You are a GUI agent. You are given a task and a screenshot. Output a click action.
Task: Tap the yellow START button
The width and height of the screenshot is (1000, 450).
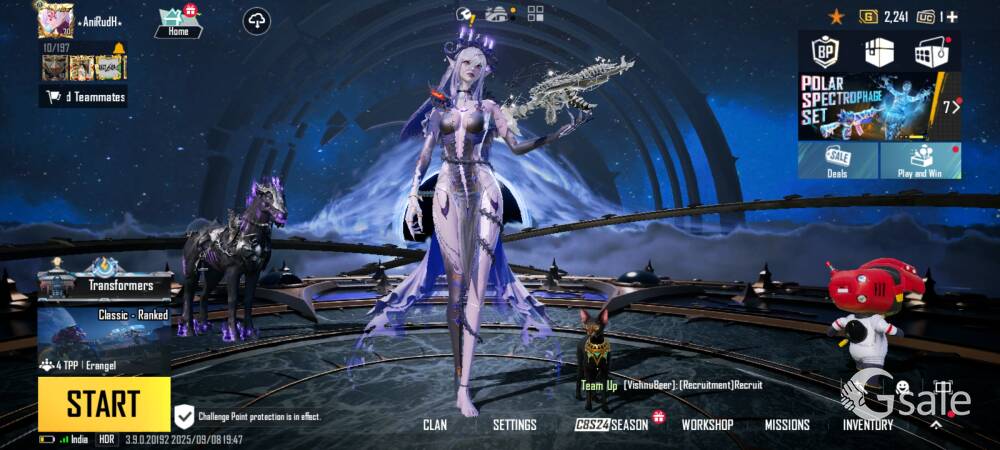[104, 404]
